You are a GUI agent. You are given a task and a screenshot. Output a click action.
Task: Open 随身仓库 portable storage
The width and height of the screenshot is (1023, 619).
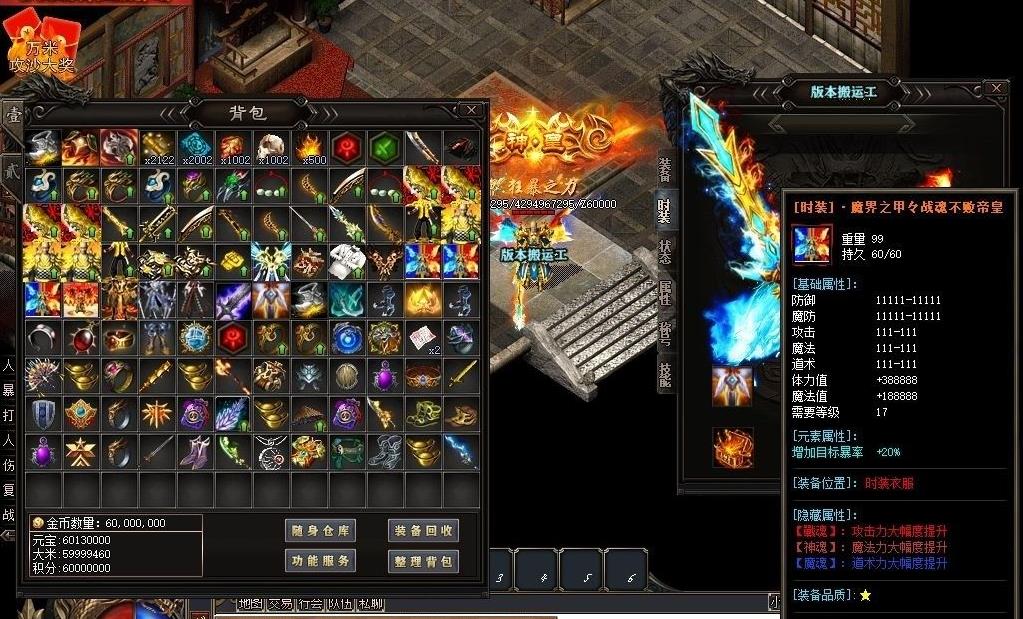point(320,530)
